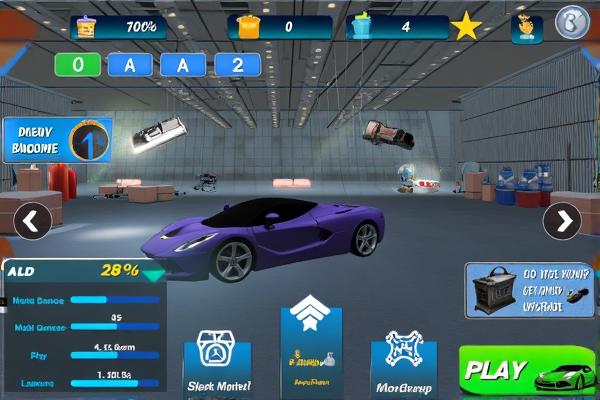Click the round silver button in top-right corner

coord(572,23)
